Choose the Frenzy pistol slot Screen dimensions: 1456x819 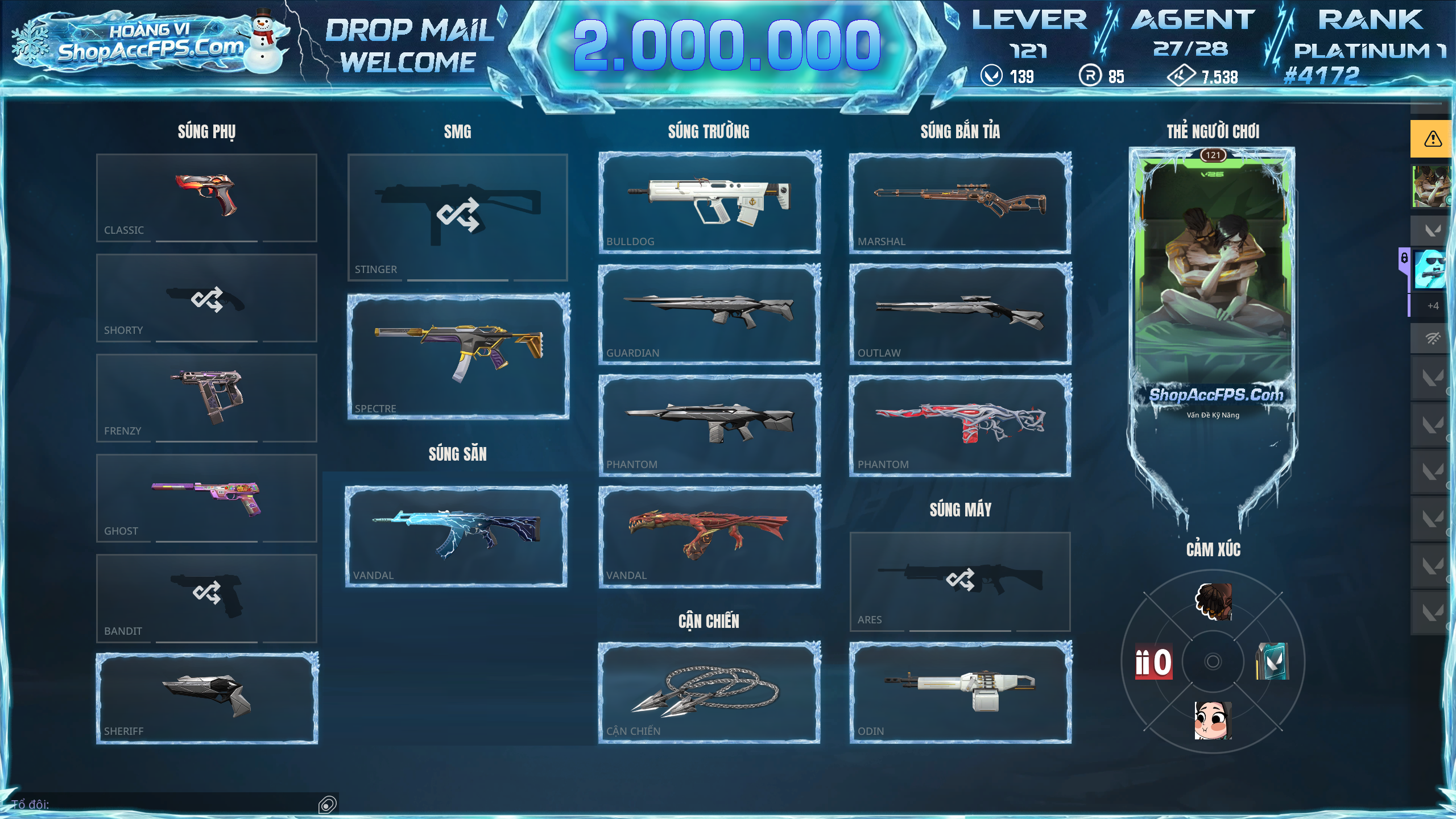[x=206, y=398]
